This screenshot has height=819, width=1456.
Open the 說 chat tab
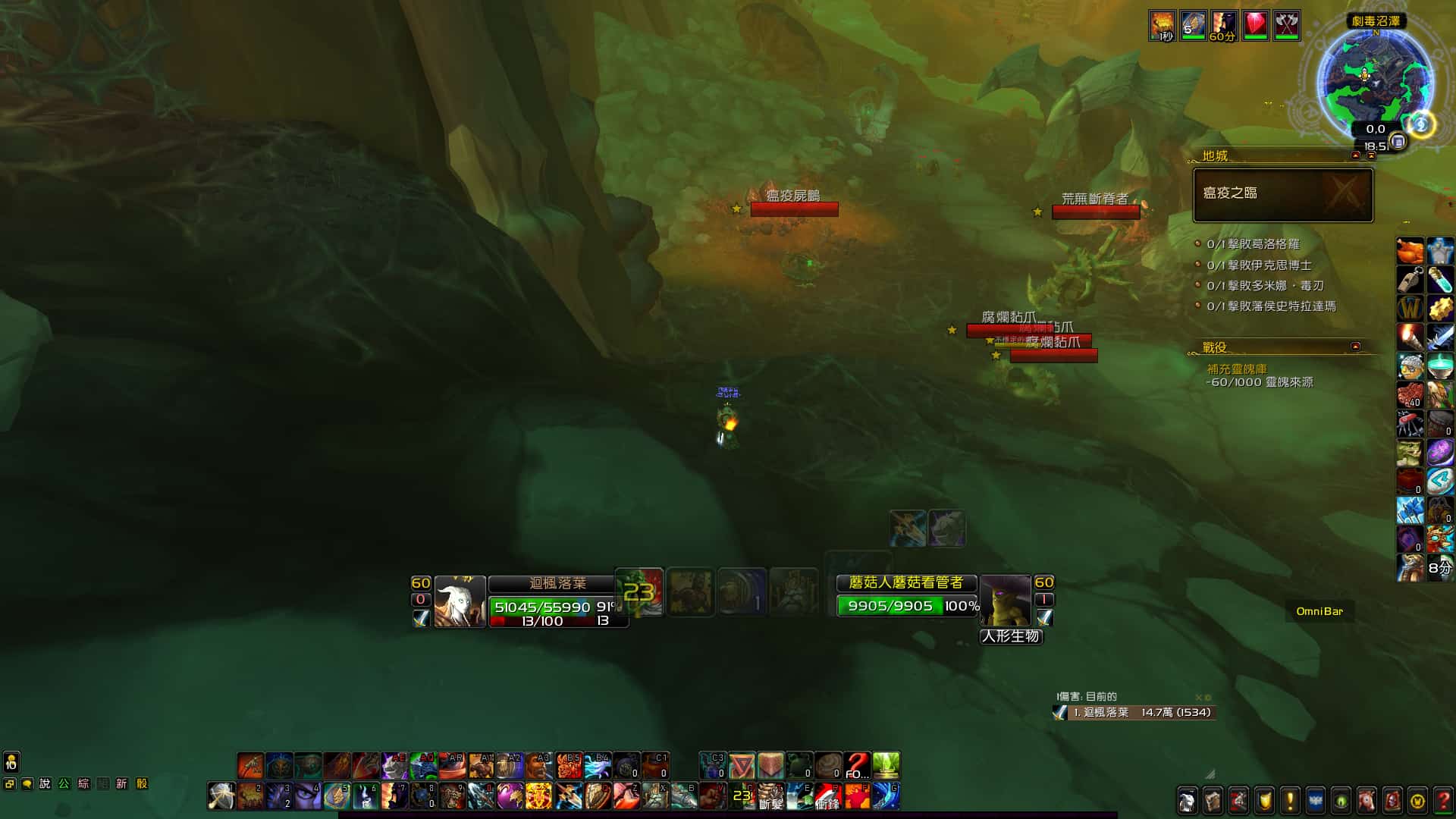tap(45, 784)
